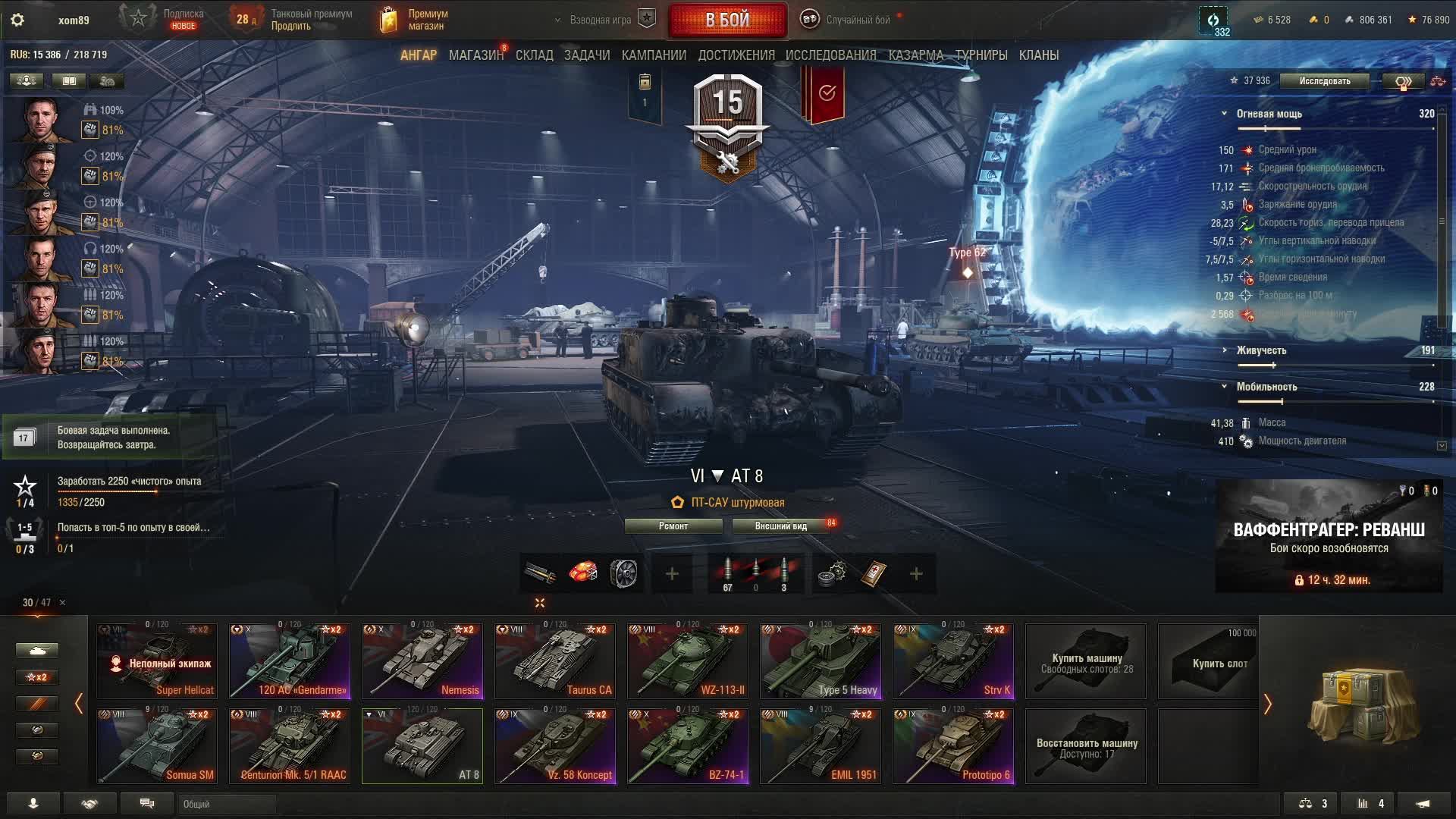1456x819 pixels.
Task: Go to the ИССЛЕДОВАНИЯ tab
Action: click(x=830, y=55)
